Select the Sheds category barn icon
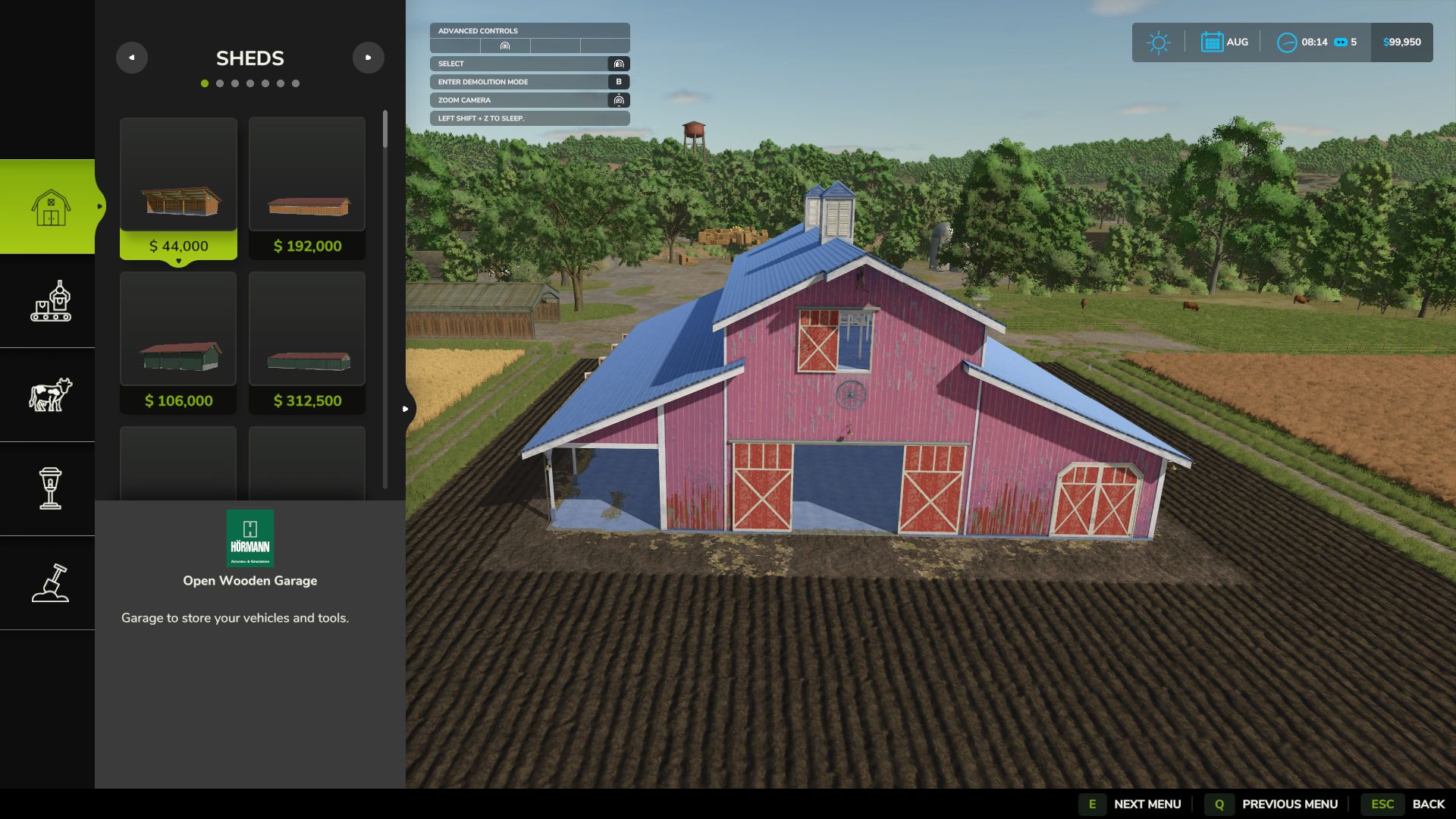The height and width of the screenshot is (819, 1456). 49,206
